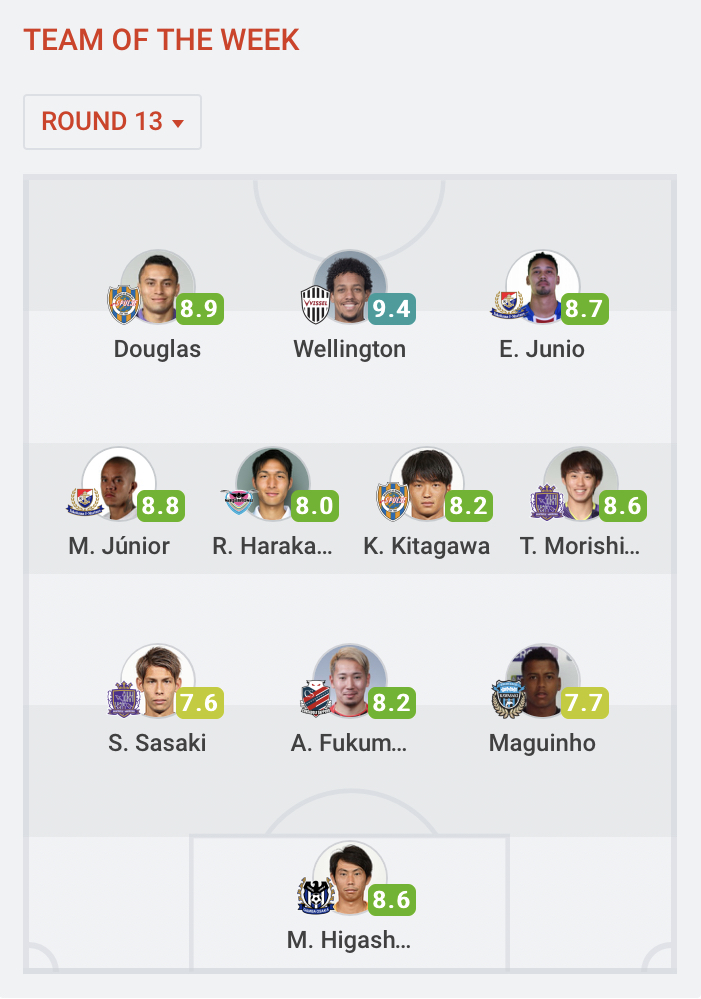Open defender S. Sasaki's profile
Viewport: 701px width, 999px height.
pos(158,682)
